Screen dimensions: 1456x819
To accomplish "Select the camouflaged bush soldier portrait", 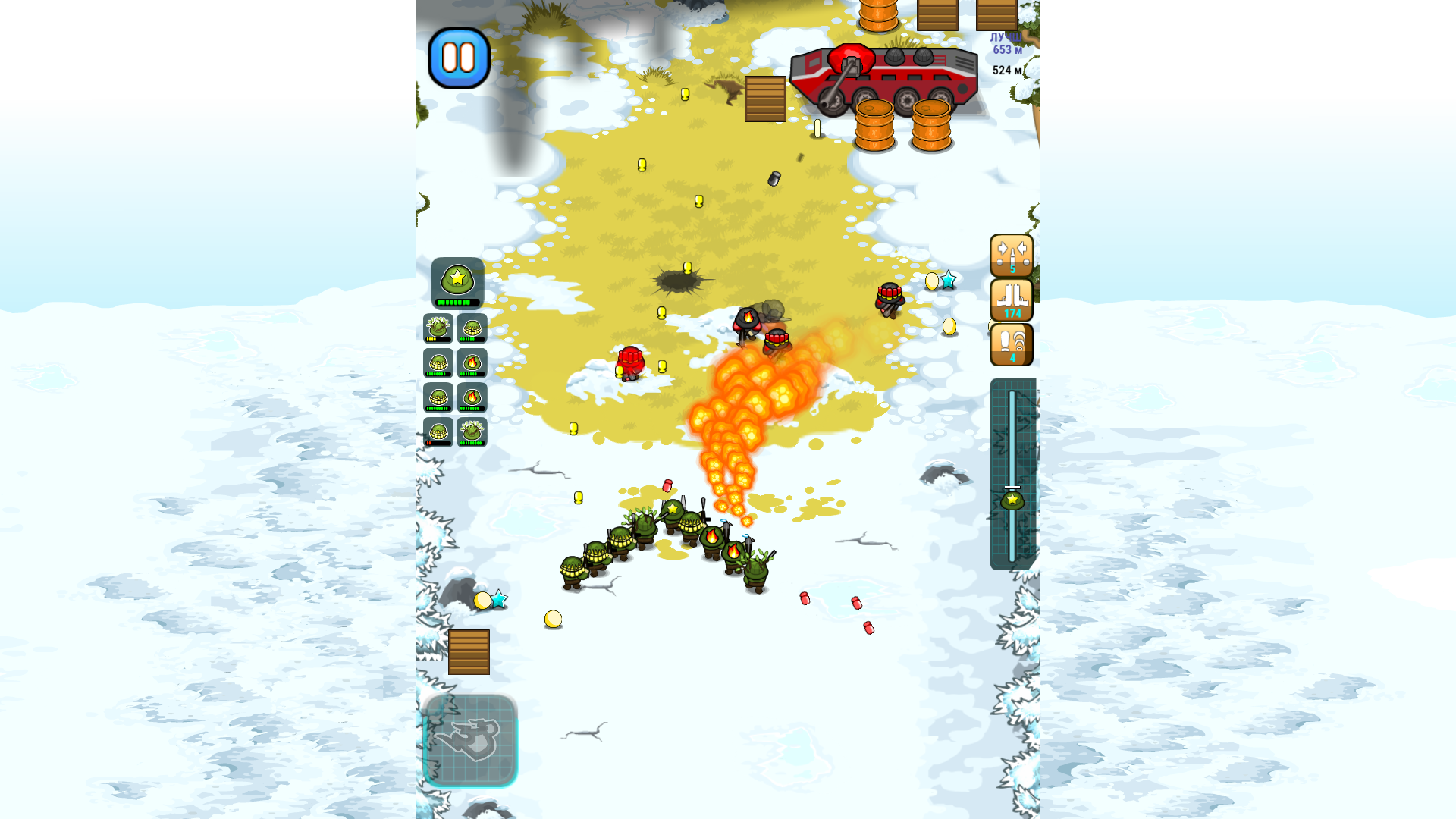I will [x=440, y=328].
